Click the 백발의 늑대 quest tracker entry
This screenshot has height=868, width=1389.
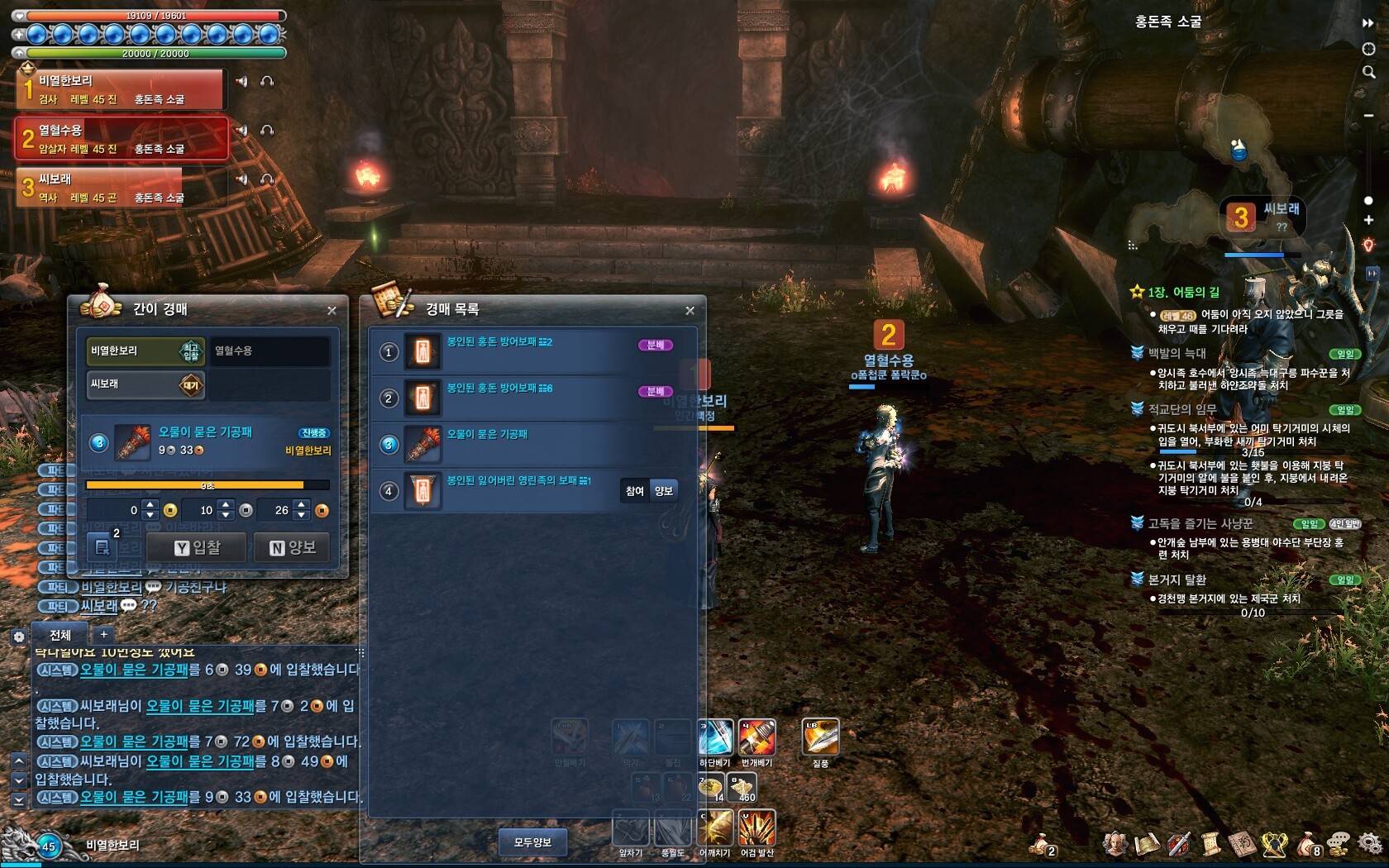click(1177, 353)
